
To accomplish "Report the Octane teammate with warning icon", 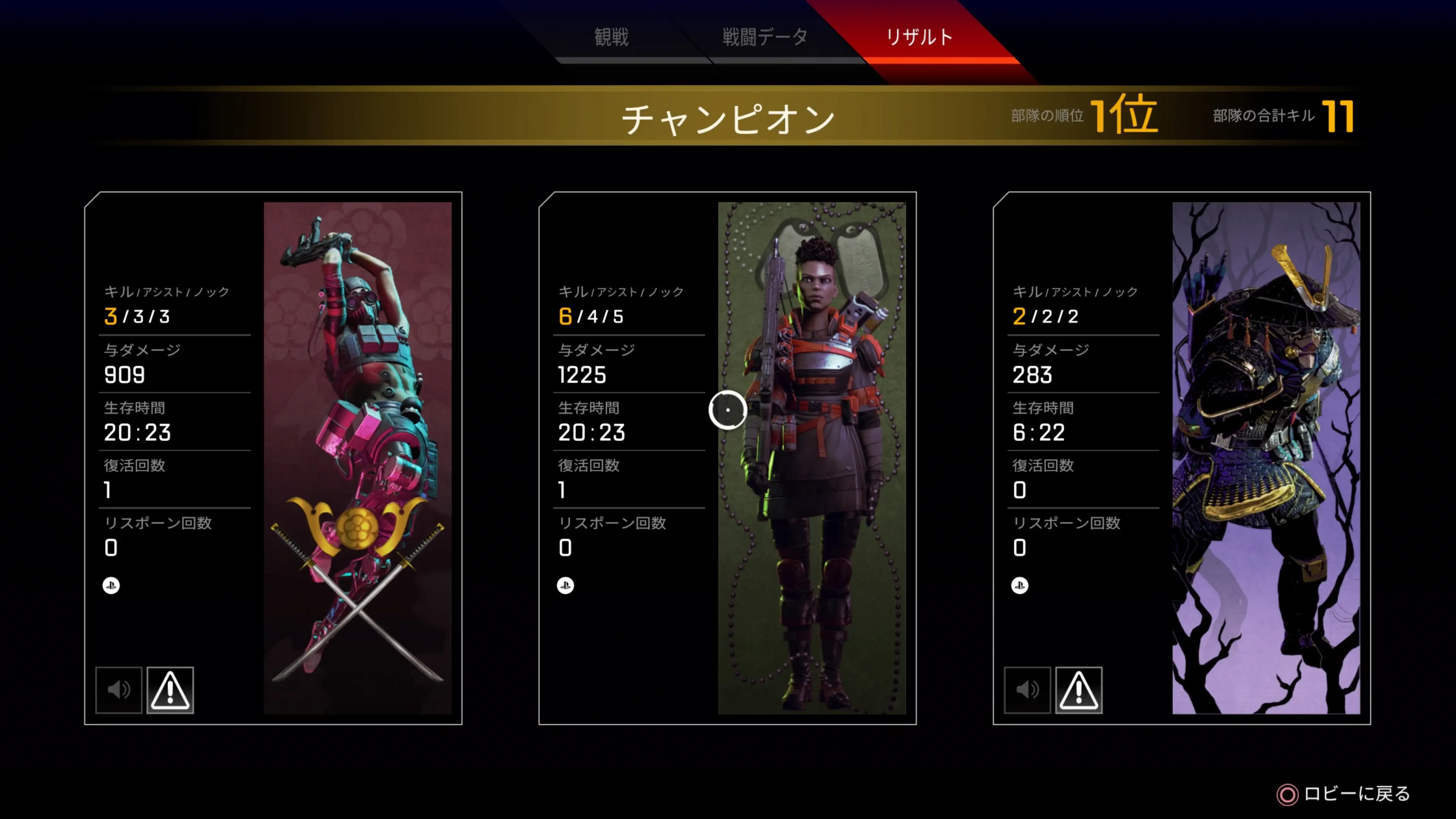I will [x=170, y=690].
